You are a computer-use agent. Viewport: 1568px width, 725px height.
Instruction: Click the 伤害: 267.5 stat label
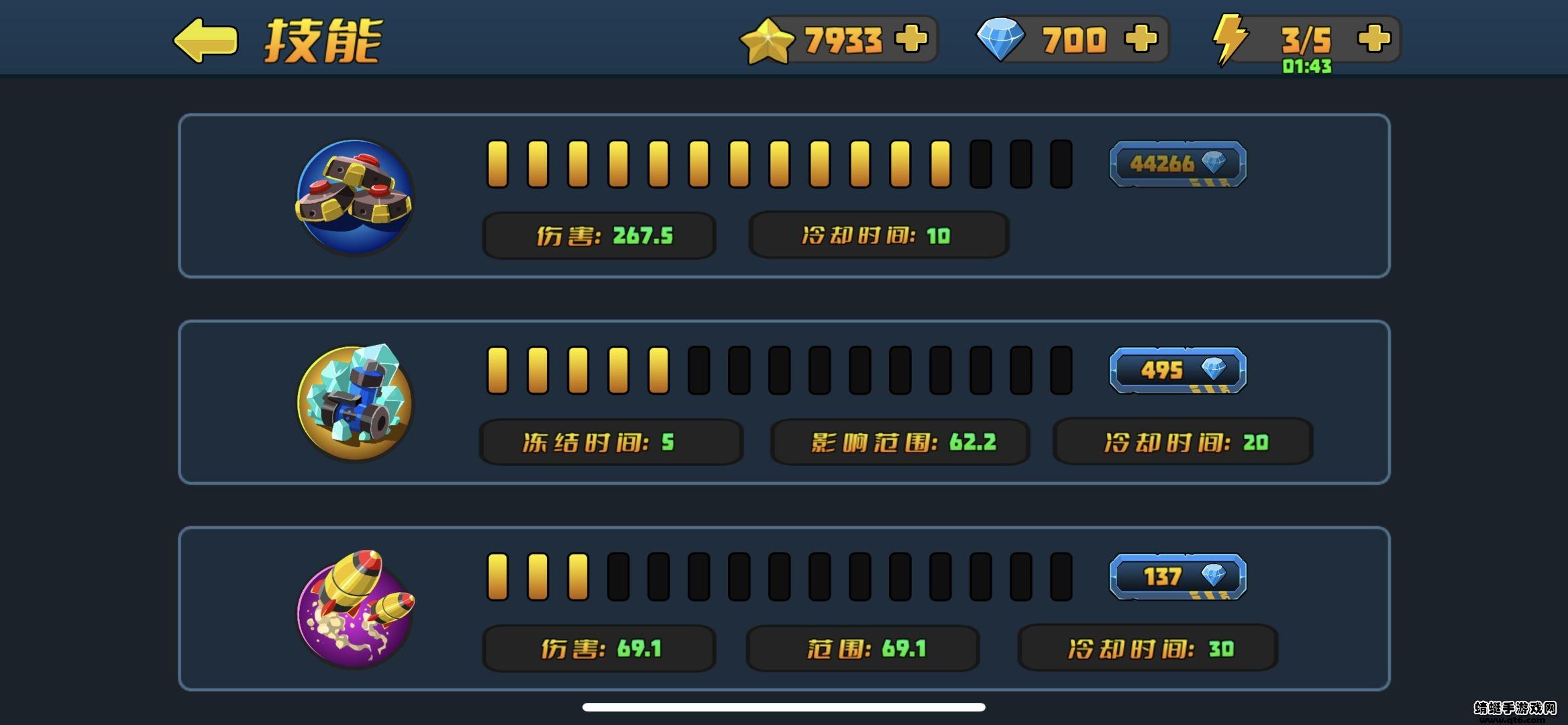pos(598,235)
